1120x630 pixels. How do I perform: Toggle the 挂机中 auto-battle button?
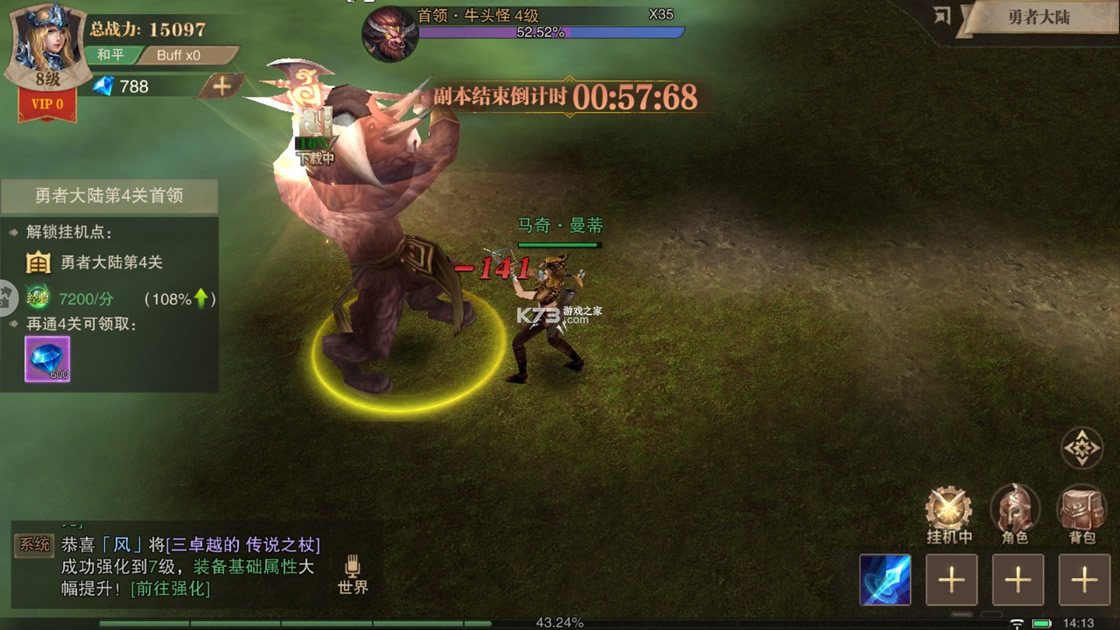point(949,512)
